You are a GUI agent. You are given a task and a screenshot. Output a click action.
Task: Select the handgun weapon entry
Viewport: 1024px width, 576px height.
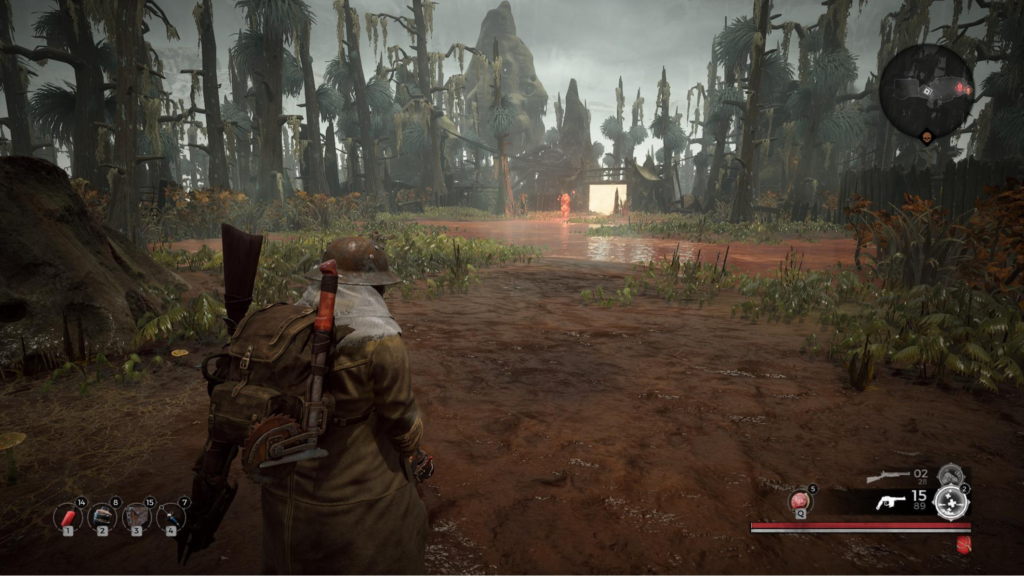point(890,502)
